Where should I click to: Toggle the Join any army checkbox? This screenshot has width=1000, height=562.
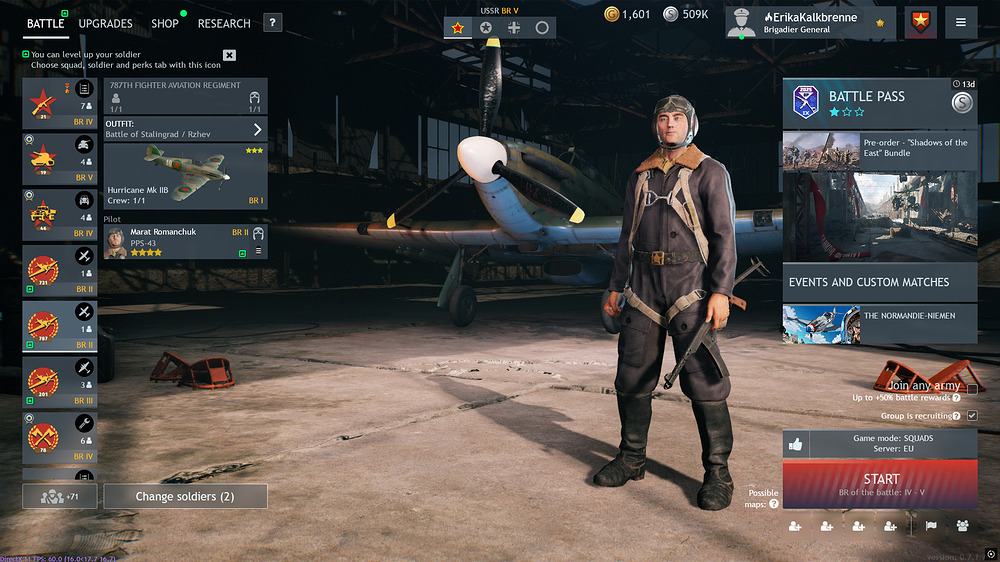point(972,389)
